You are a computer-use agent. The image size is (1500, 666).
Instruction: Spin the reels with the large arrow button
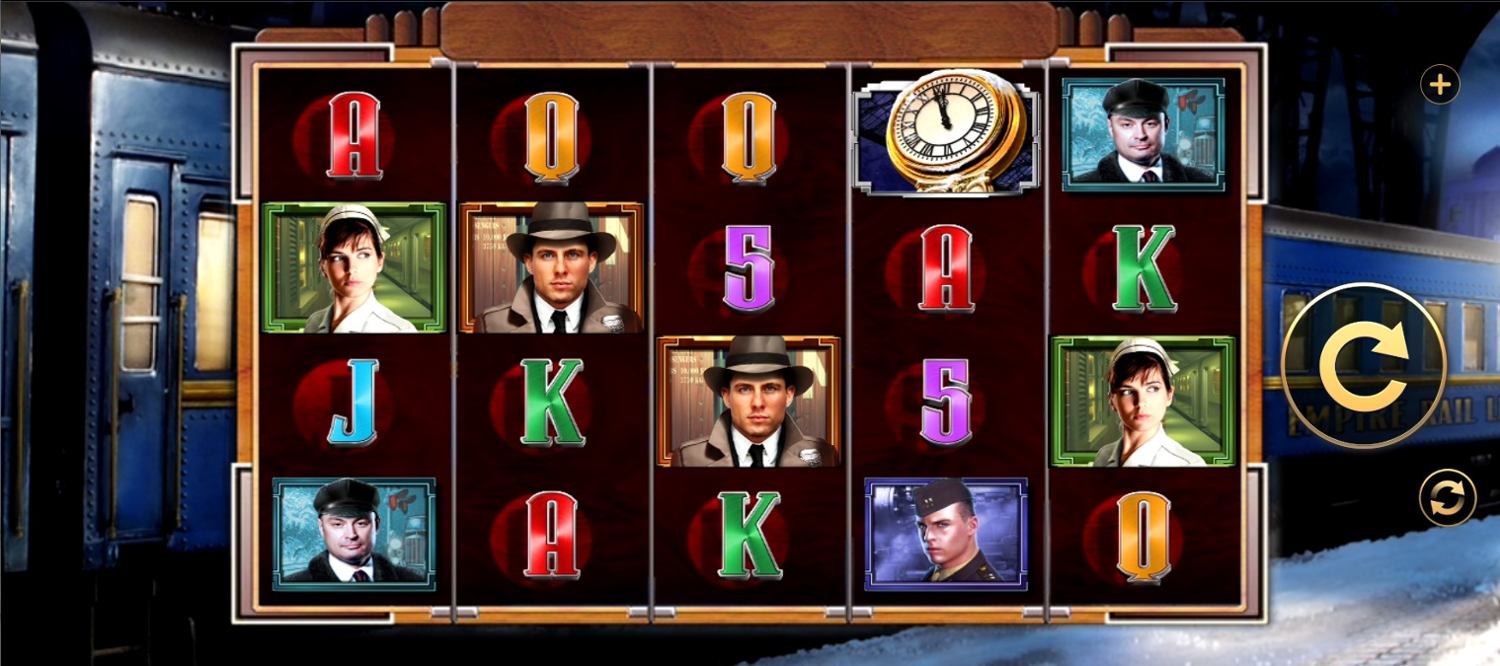[1364, 366]
